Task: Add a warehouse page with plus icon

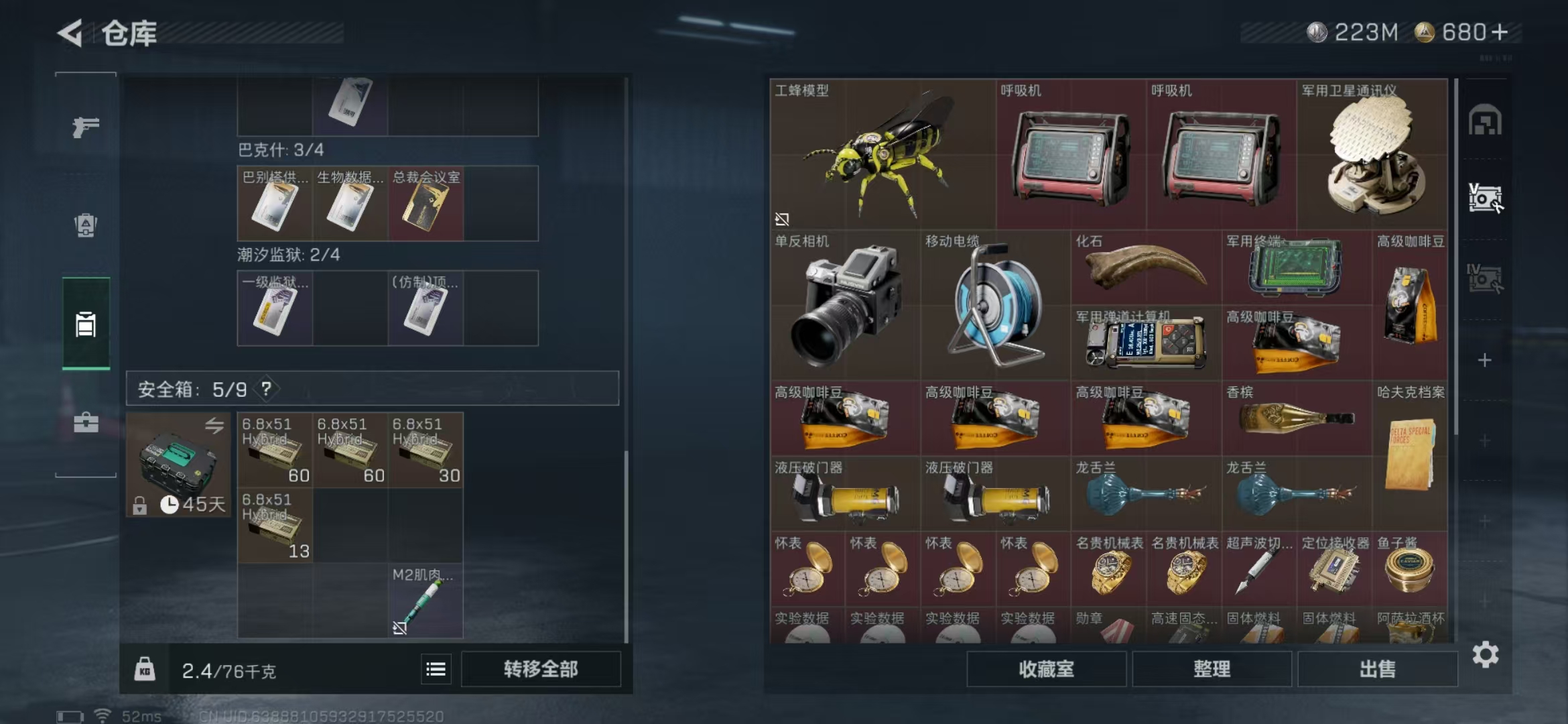Action: (x=1485, y=361)
